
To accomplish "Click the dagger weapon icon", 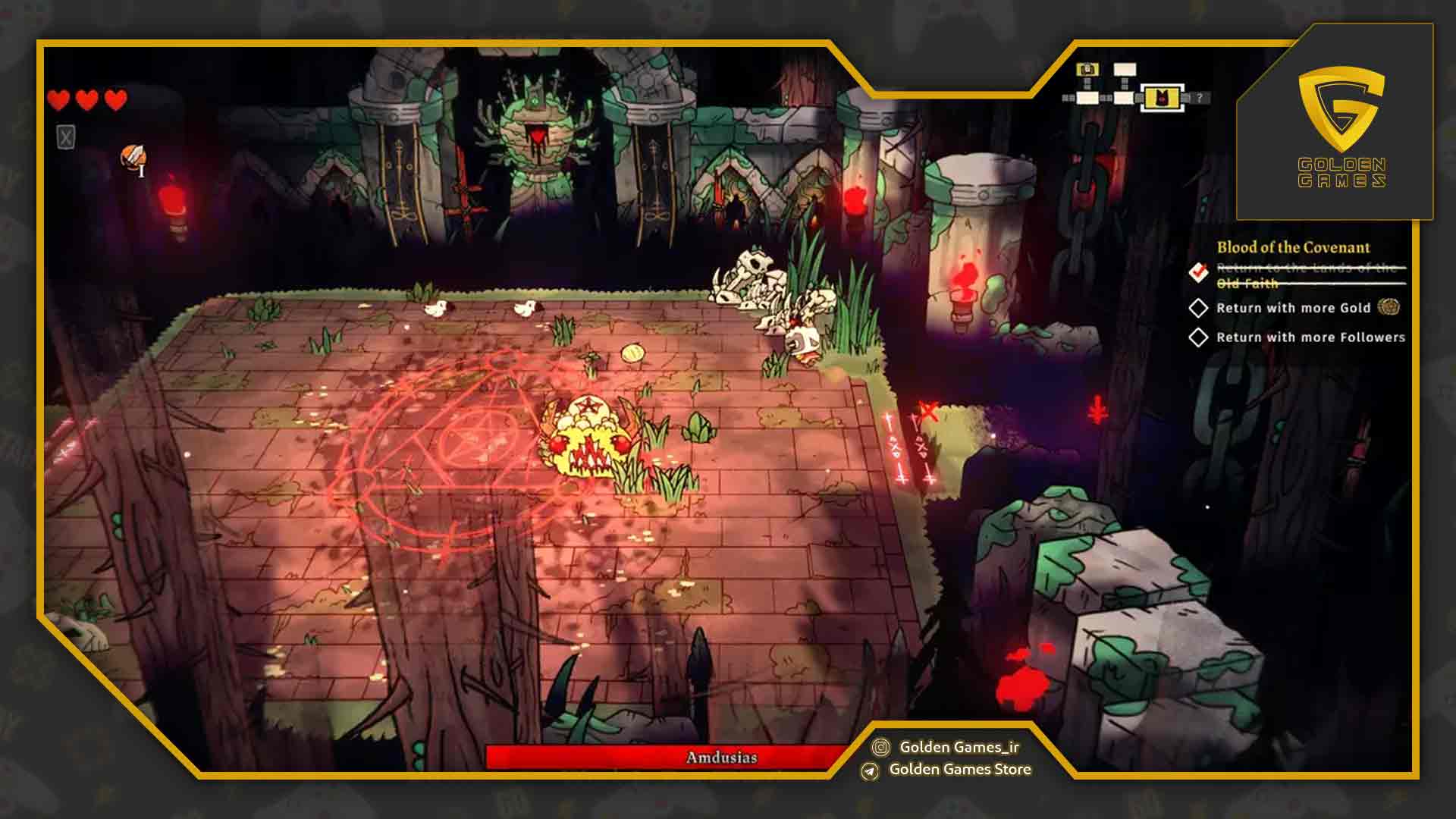I will (133, 158).
